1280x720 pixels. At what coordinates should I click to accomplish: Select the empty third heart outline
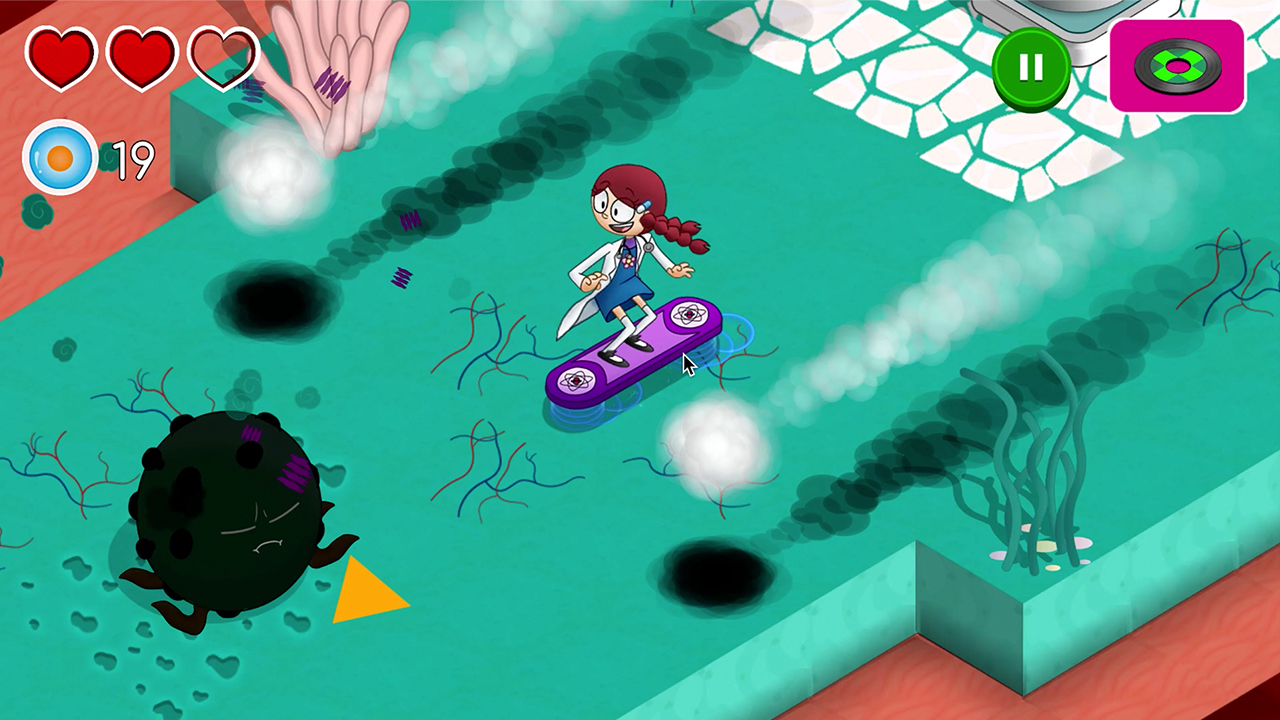221,57
